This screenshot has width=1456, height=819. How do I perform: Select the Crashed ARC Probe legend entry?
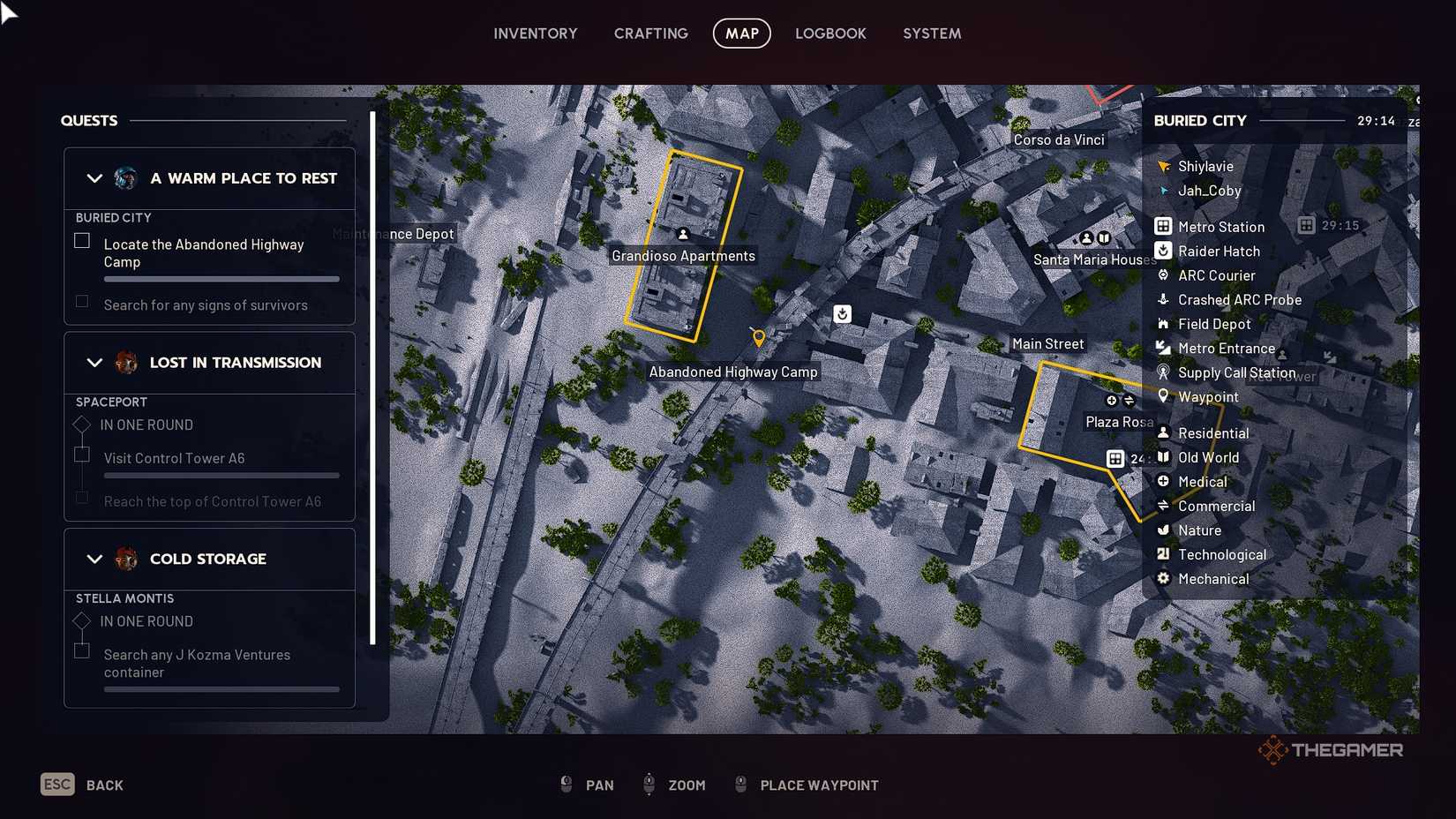1163,300
